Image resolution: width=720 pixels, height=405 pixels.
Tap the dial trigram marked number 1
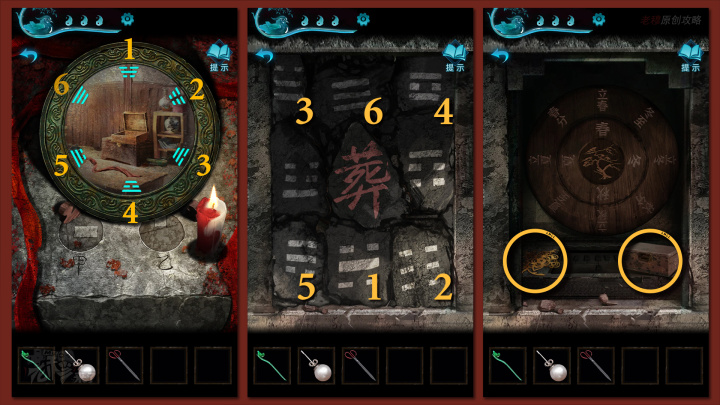[x=128, y=71]
